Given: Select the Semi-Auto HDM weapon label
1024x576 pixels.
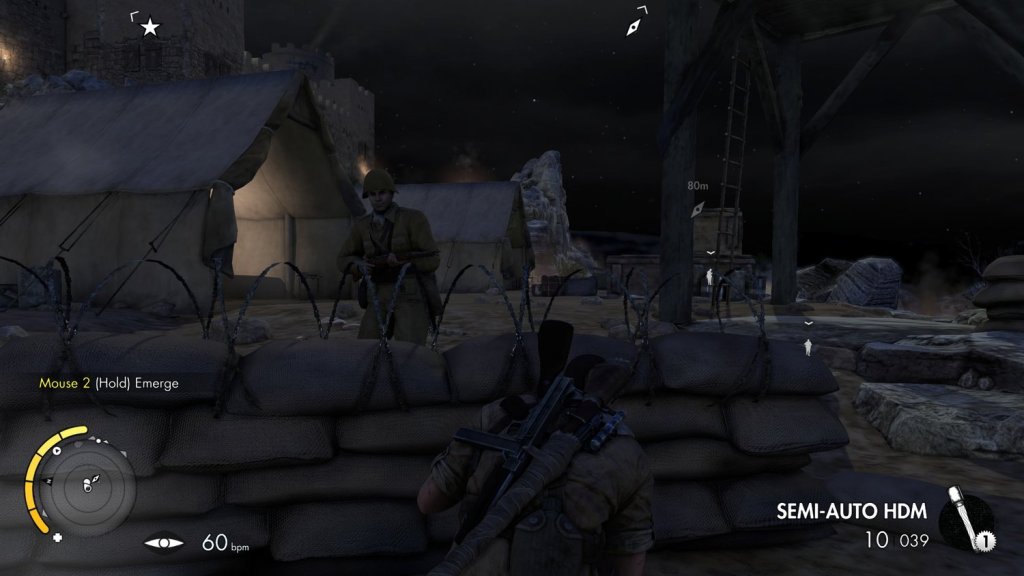Looking at the screenshot, I should click(x=852, y=512).
